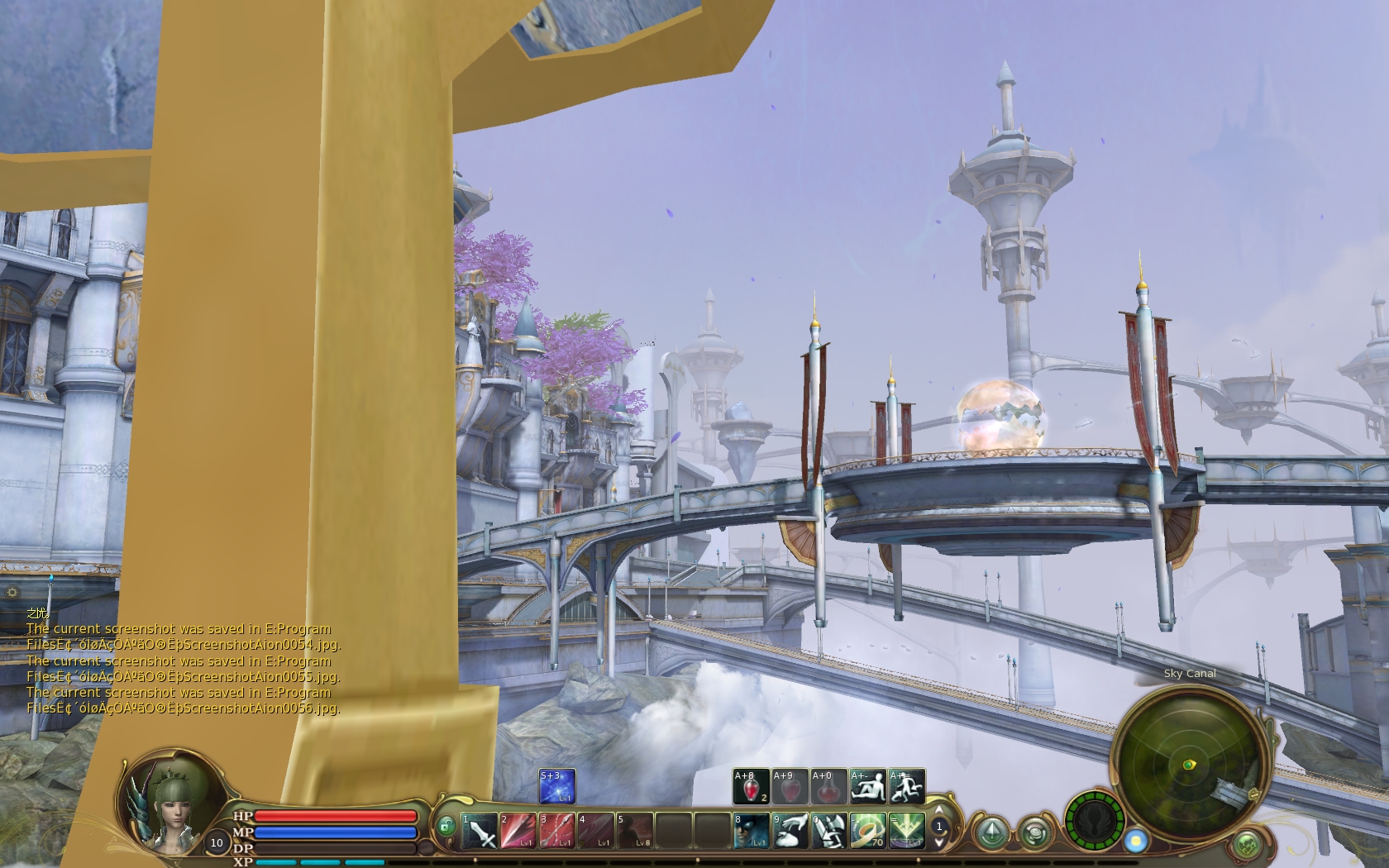1389x868 pixels.
Task: Open the green menu button beside minimap
Action: pos(1247,844)
